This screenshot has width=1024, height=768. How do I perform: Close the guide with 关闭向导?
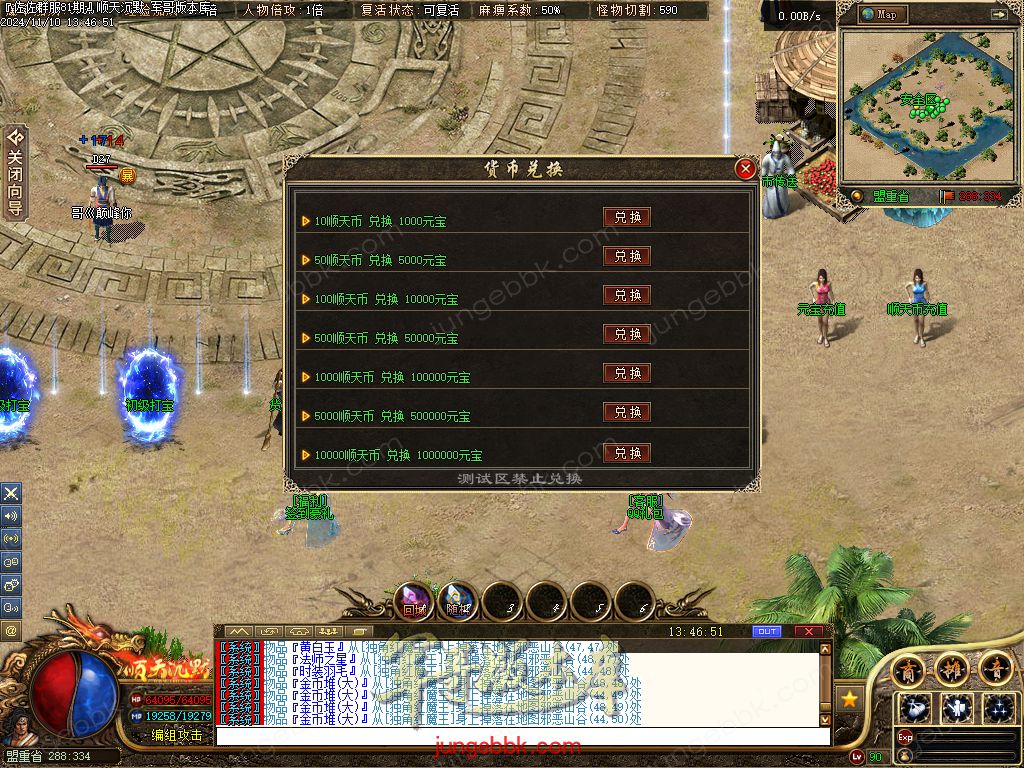pos(15,172)
